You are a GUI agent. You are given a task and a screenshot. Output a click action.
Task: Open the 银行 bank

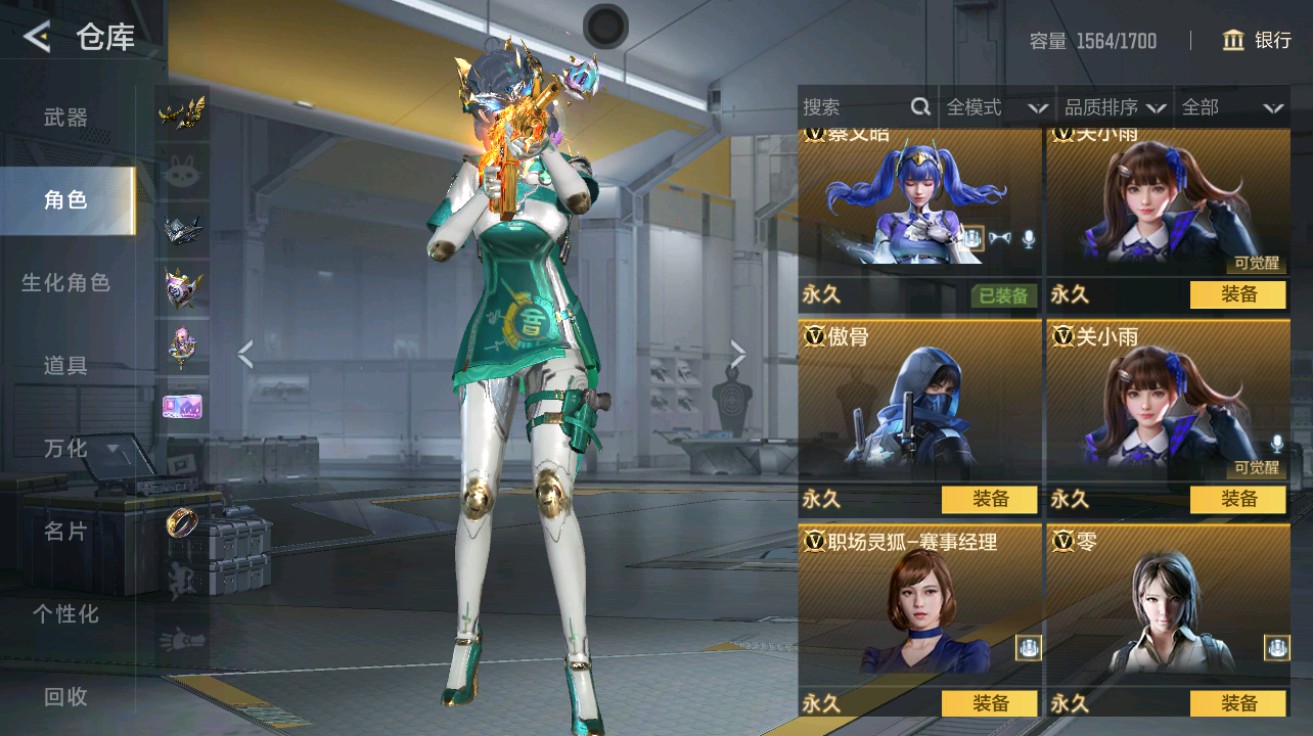(1257, 40)
